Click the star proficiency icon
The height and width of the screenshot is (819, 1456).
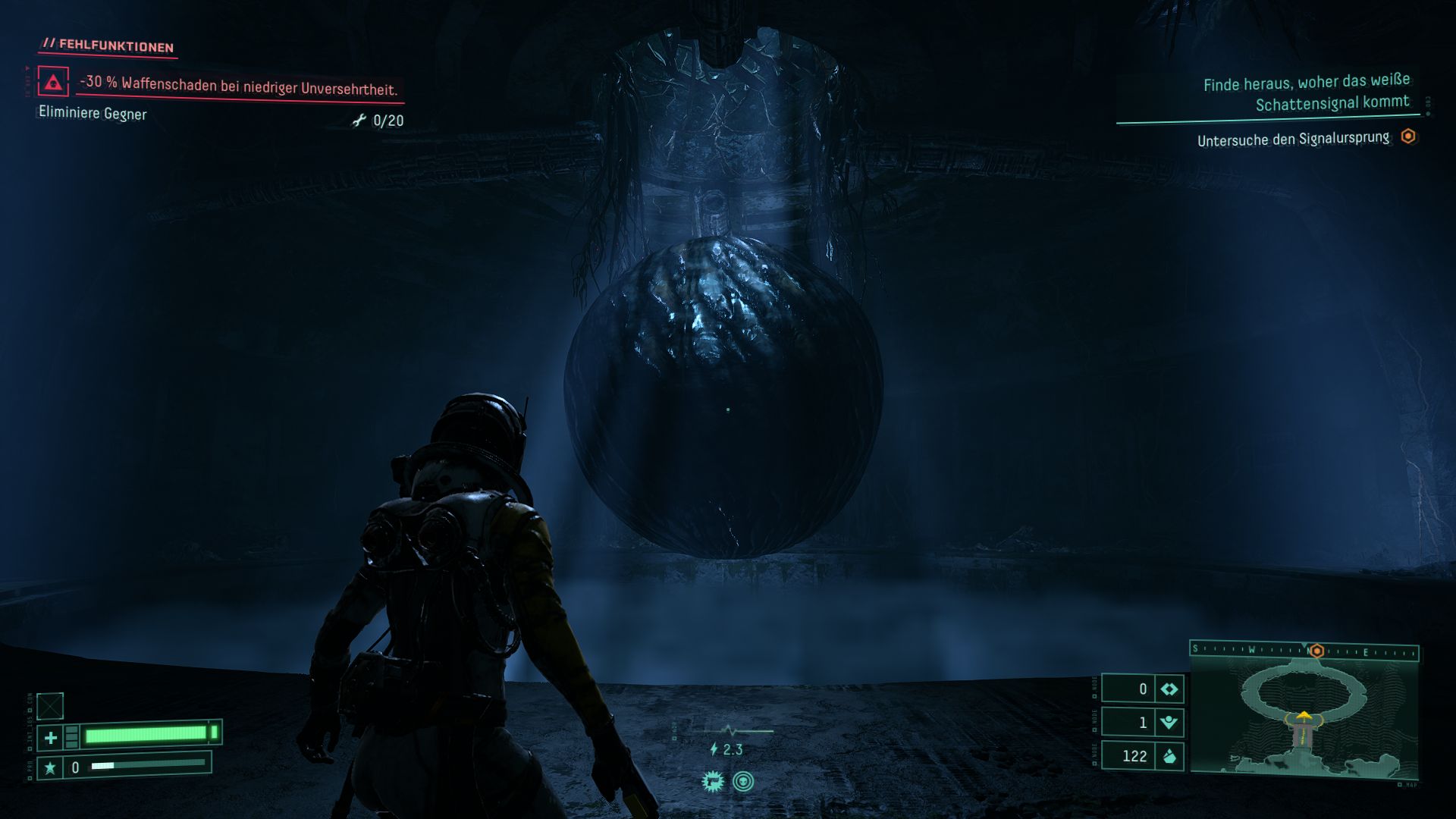pyautogui.click(x=50, y=768)
